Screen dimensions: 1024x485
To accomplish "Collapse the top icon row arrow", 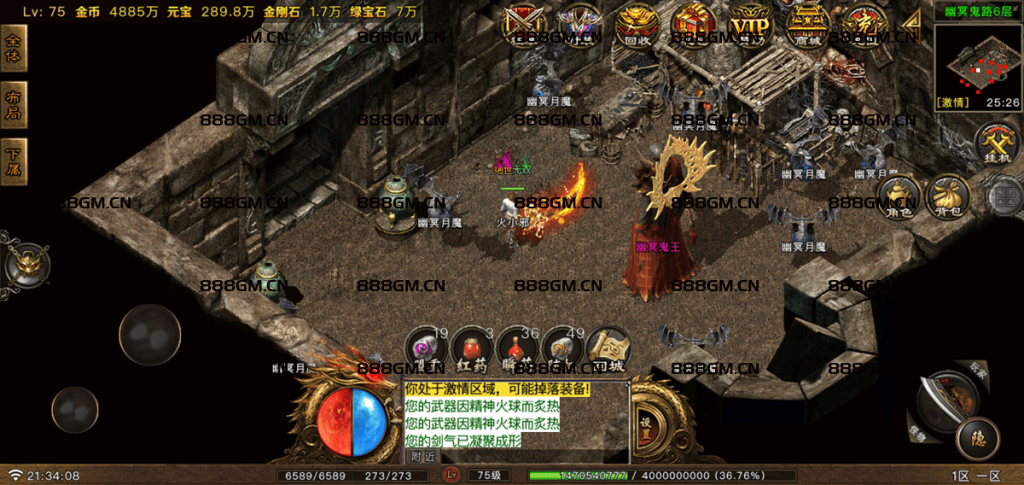I will pos(912,24).
